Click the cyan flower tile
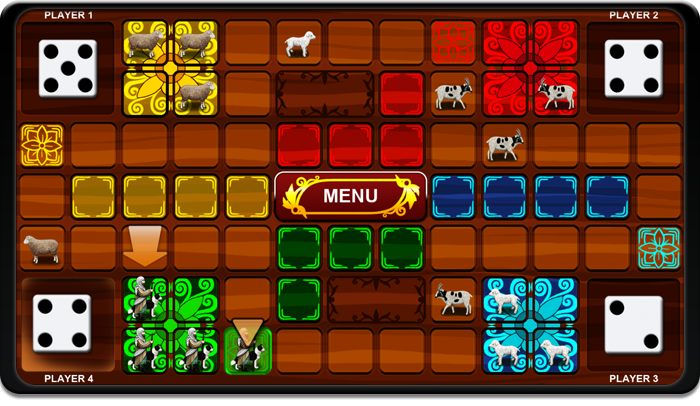Image resolution: width=700 pixels, height=406 pixels. click(x=658, y=248)
